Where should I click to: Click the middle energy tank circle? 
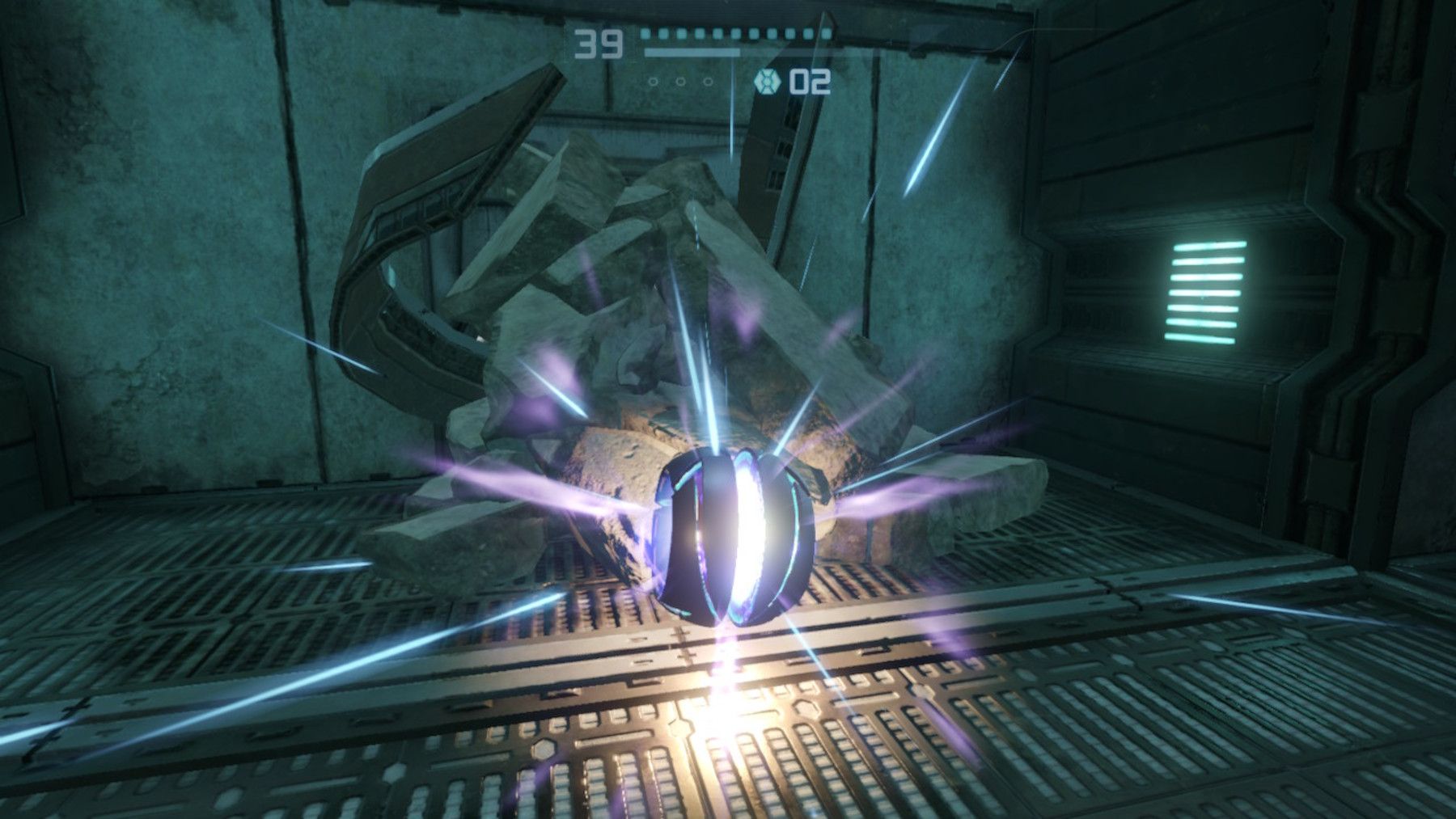point(679,81)
